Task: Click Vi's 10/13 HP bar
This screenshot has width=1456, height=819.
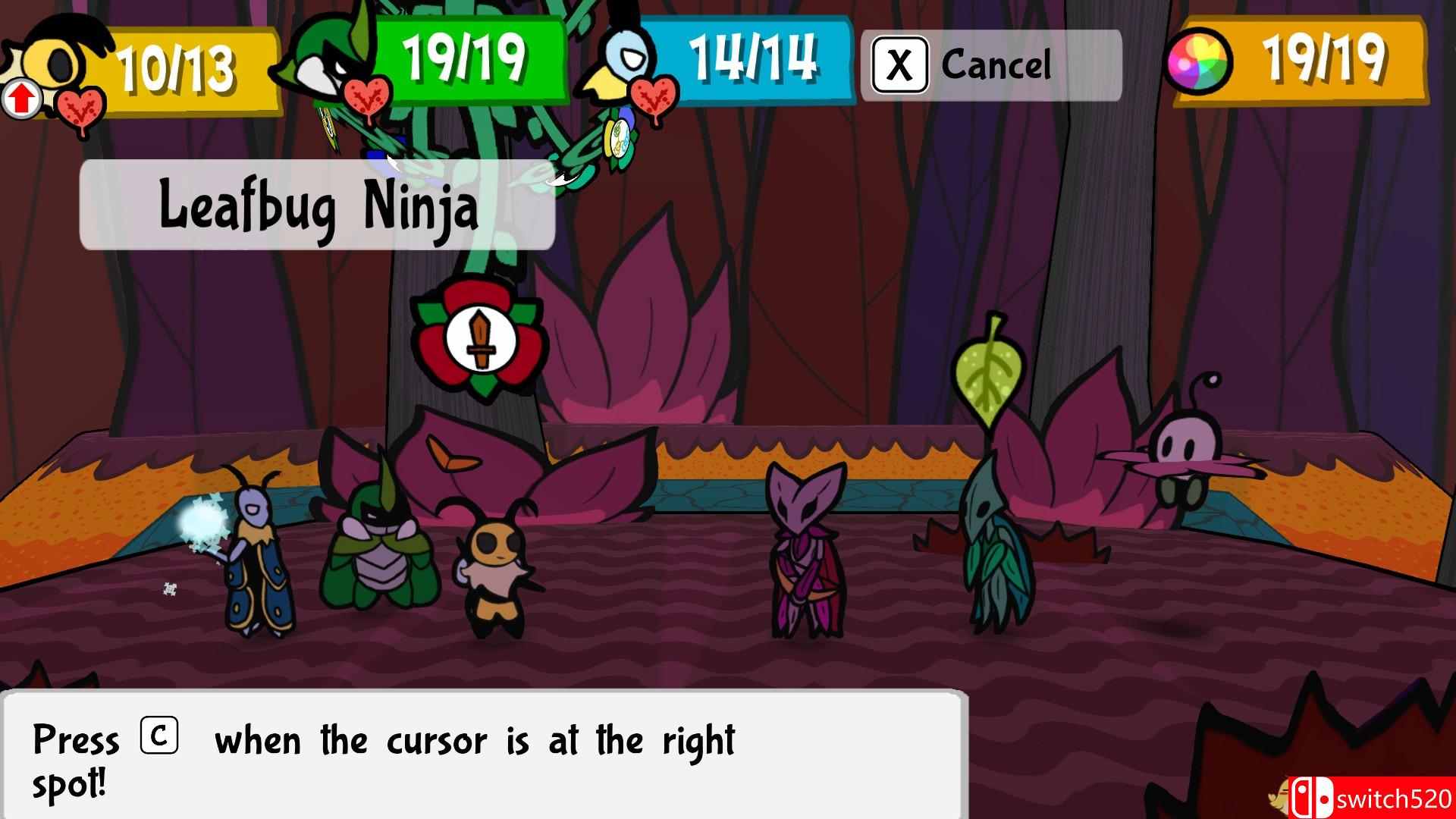Action: pos(182,68)
